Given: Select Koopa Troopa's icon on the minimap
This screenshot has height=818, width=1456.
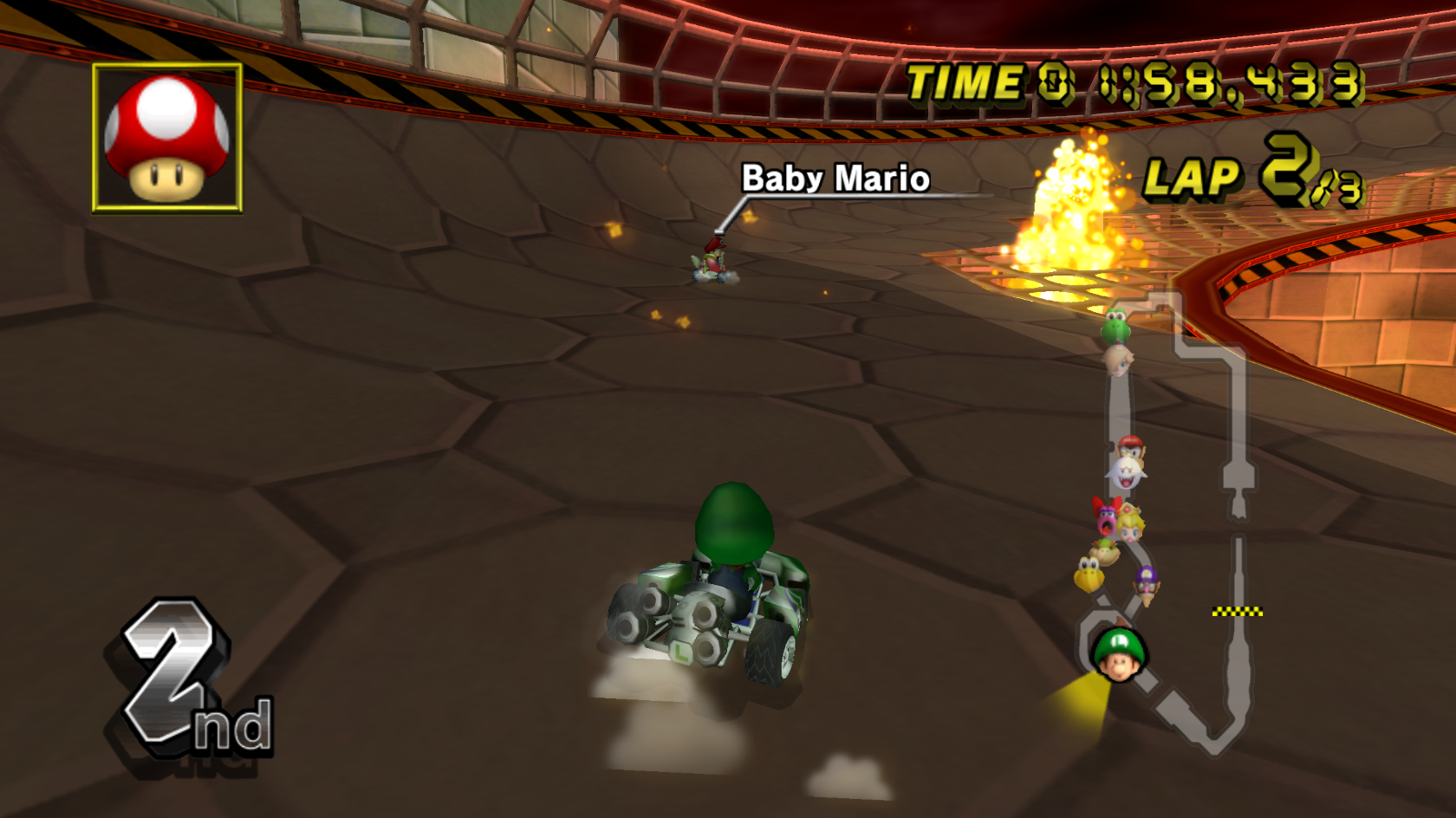Looking at the screenshot, I should tap(1089, 575).
